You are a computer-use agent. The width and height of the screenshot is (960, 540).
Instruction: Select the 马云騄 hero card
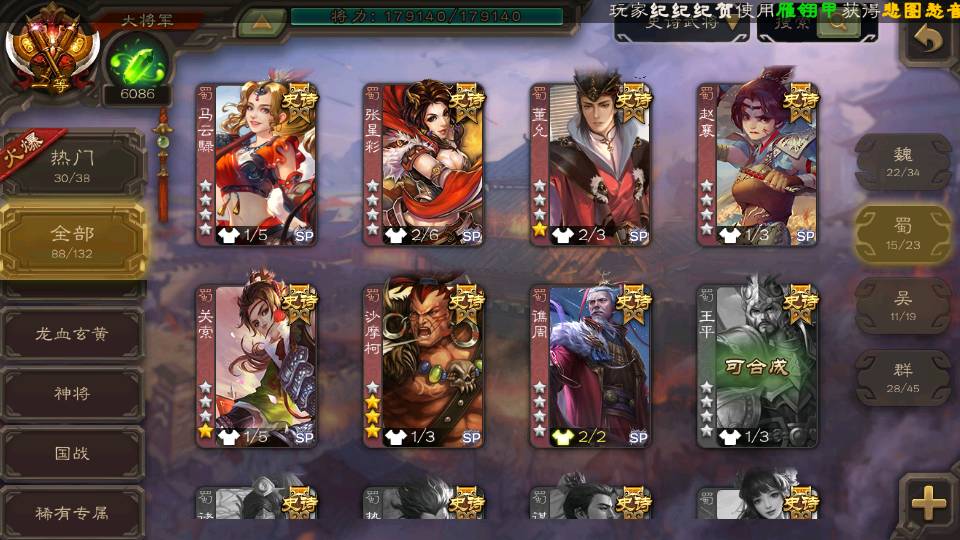coord(257,164)
